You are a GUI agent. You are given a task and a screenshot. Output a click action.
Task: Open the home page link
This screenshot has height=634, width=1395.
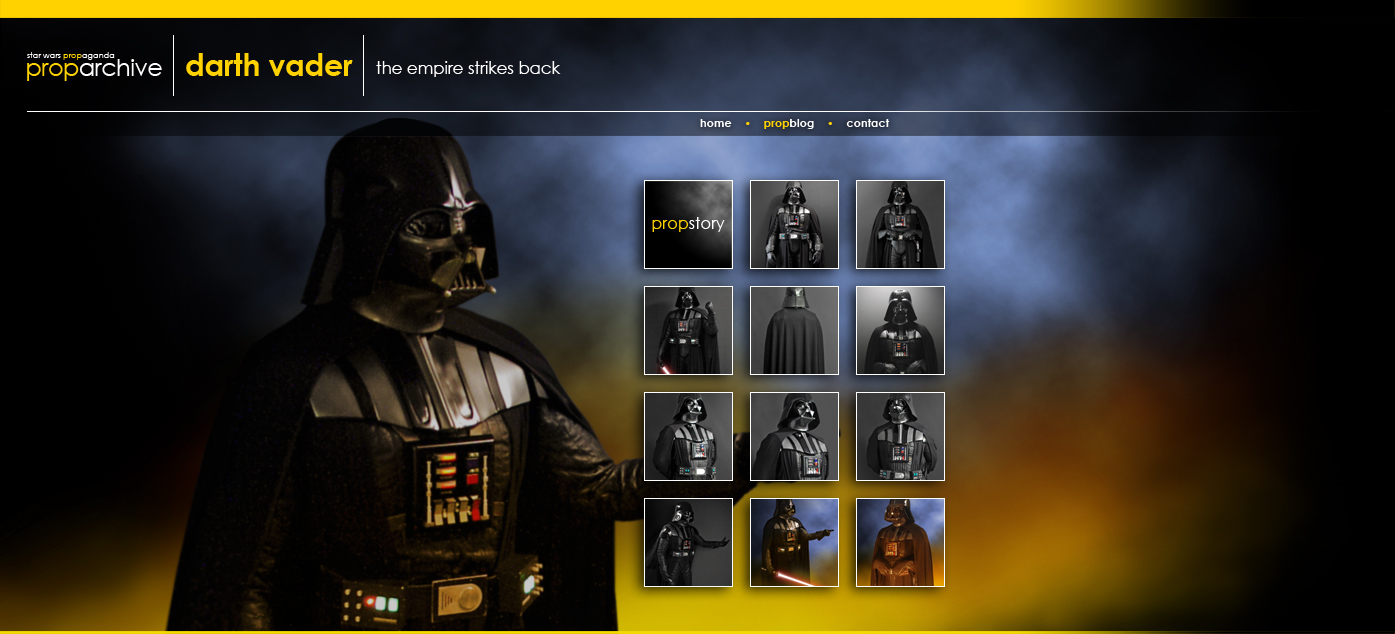[715, 124]
